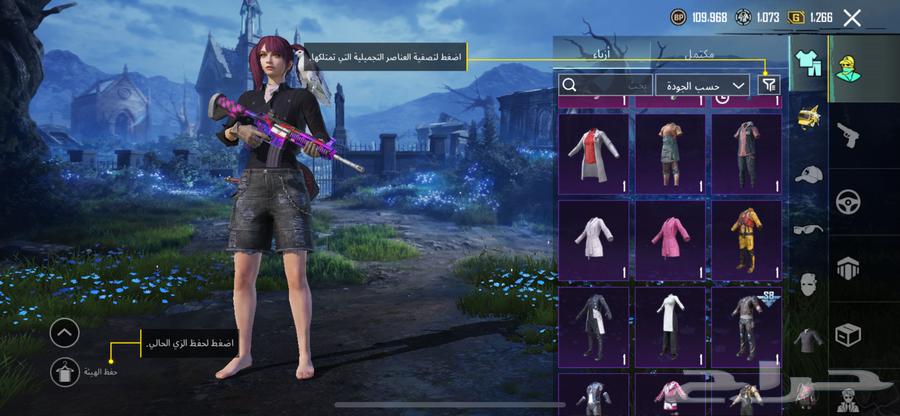Select the yellow jumpsuit outfit

pyautogui.click(x=746, y=238)
